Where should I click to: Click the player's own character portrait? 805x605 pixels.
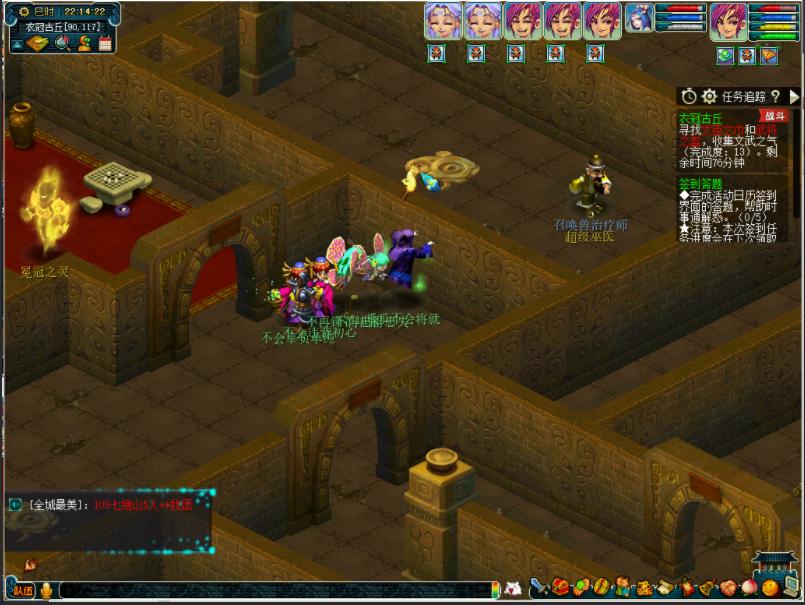[729, 21]
